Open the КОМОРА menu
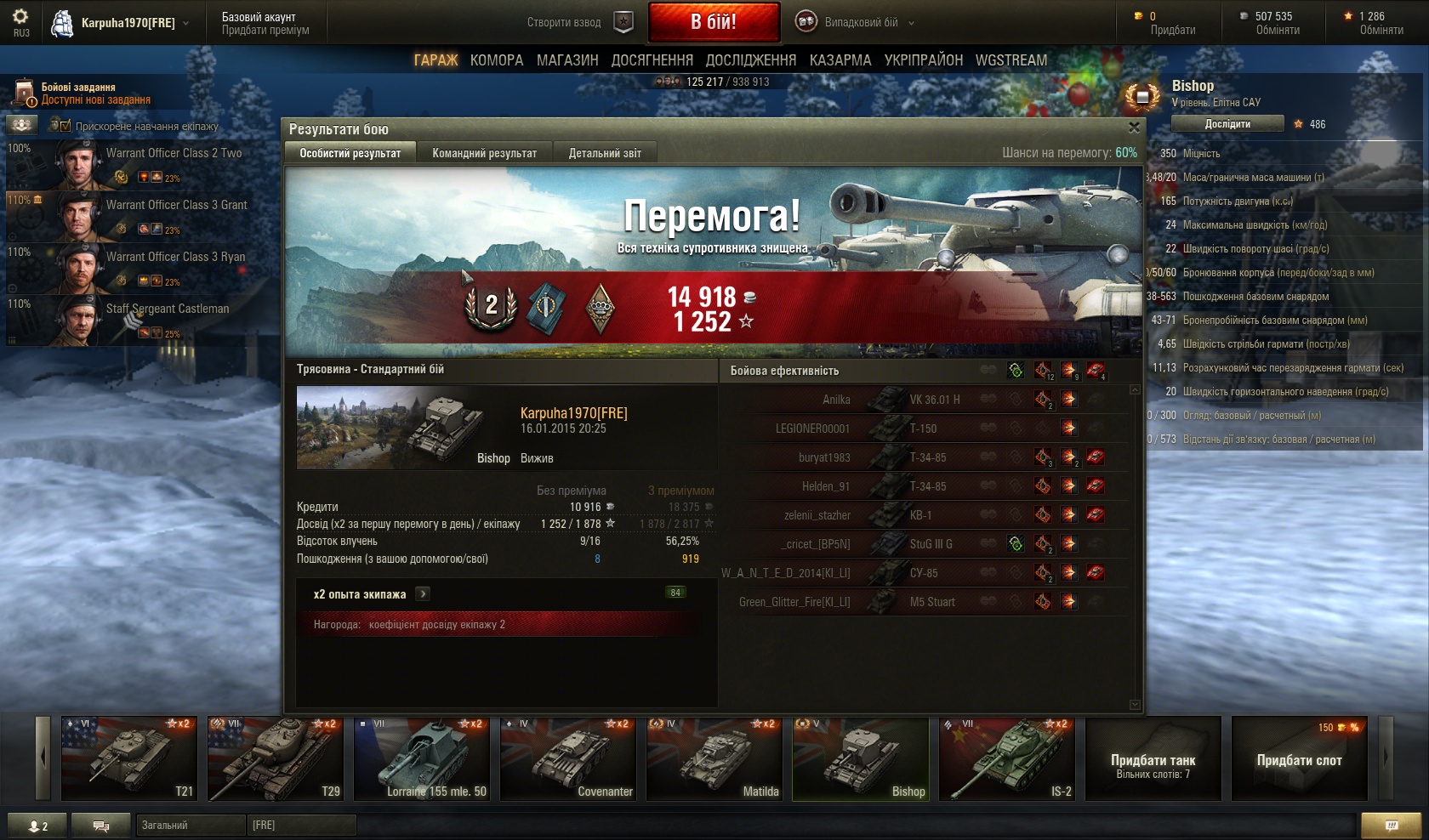1429x840 pixels. point(497,60)
